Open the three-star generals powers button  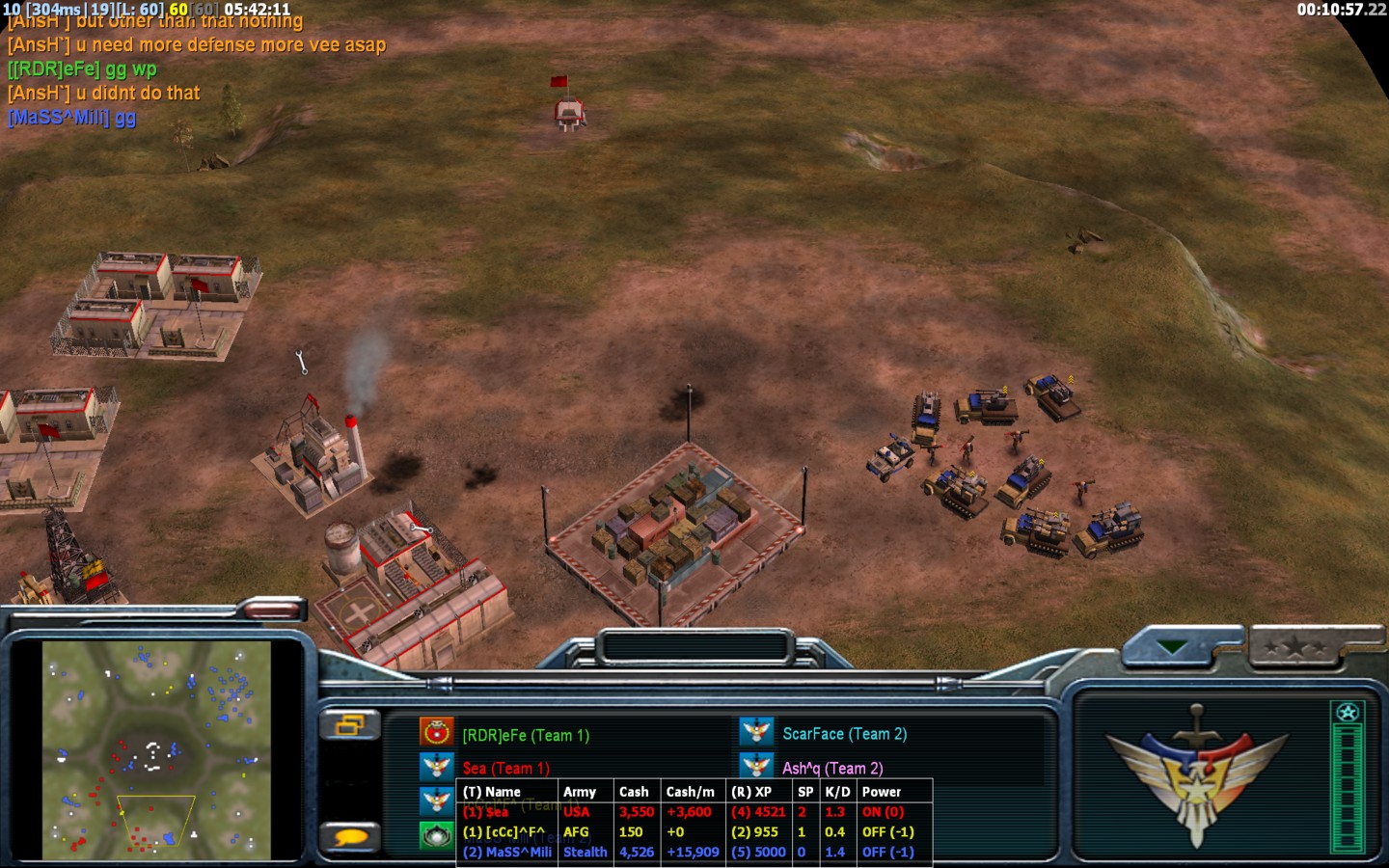1296,647
